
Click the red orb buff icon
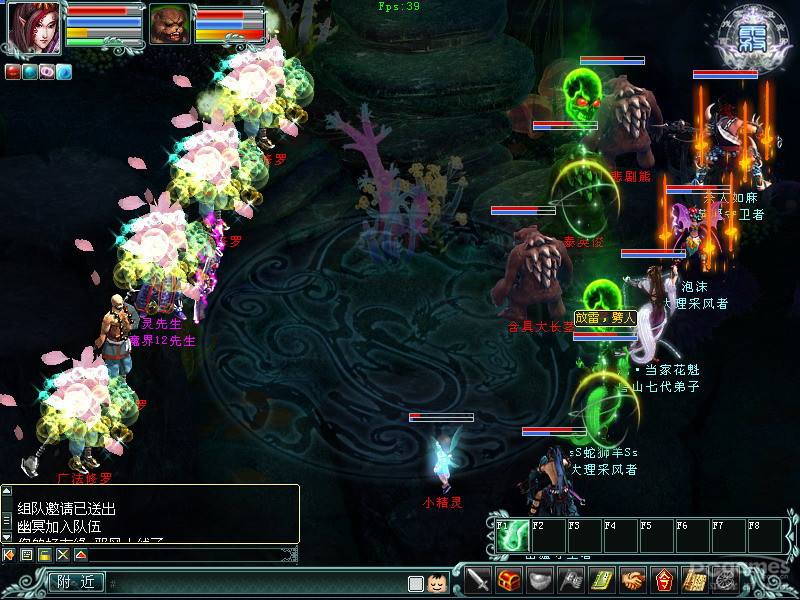coord(13,72)
